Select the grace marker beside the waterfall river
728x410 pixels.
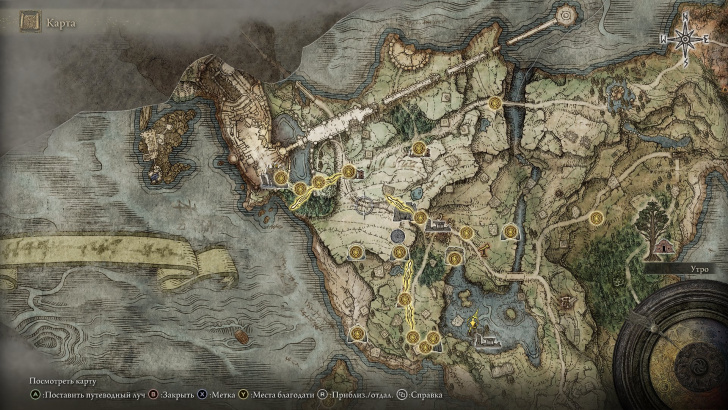click(x=511, y=230)
